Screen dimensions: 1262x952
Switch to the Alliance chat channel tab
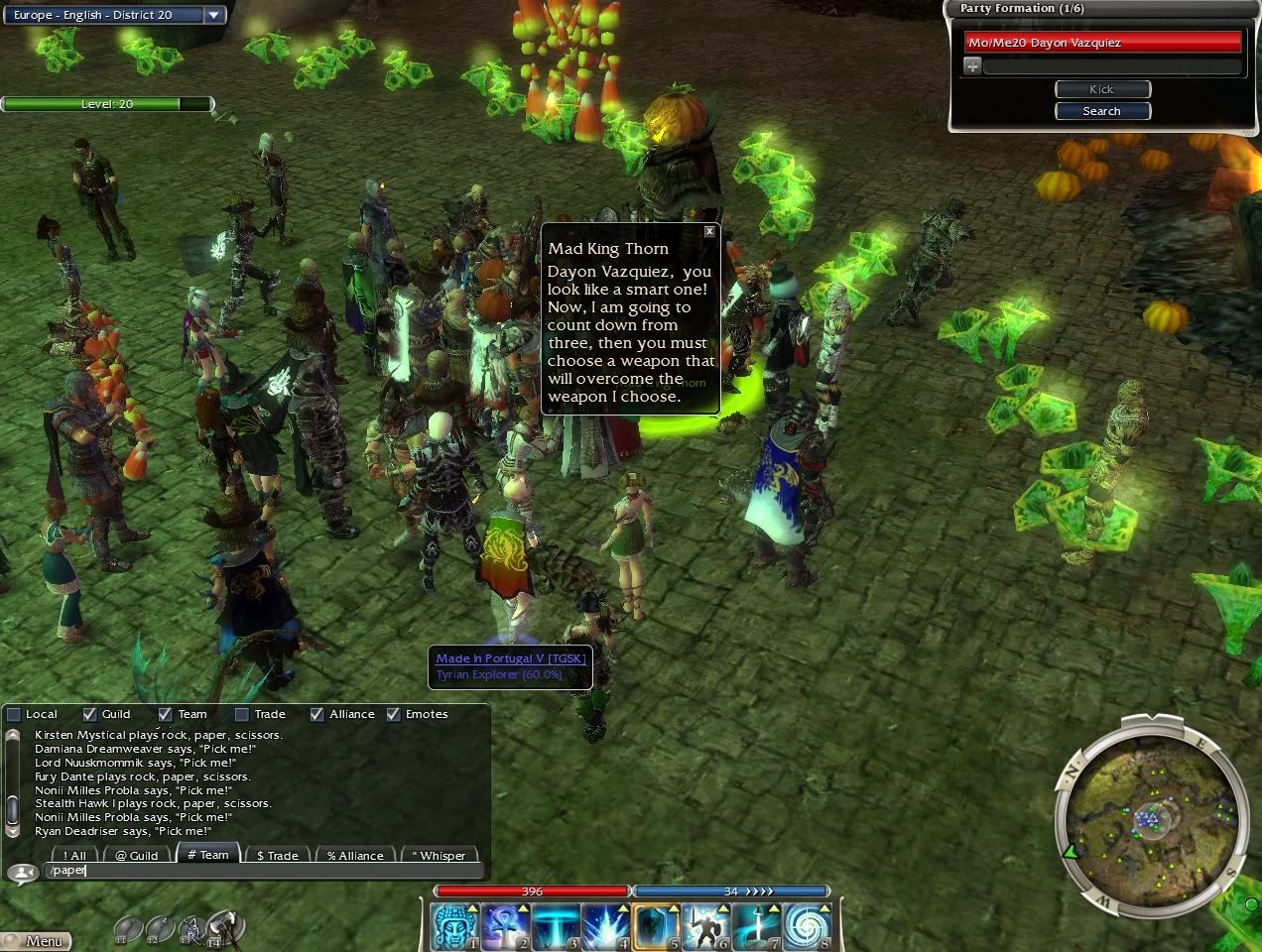(x=355, y=855)
